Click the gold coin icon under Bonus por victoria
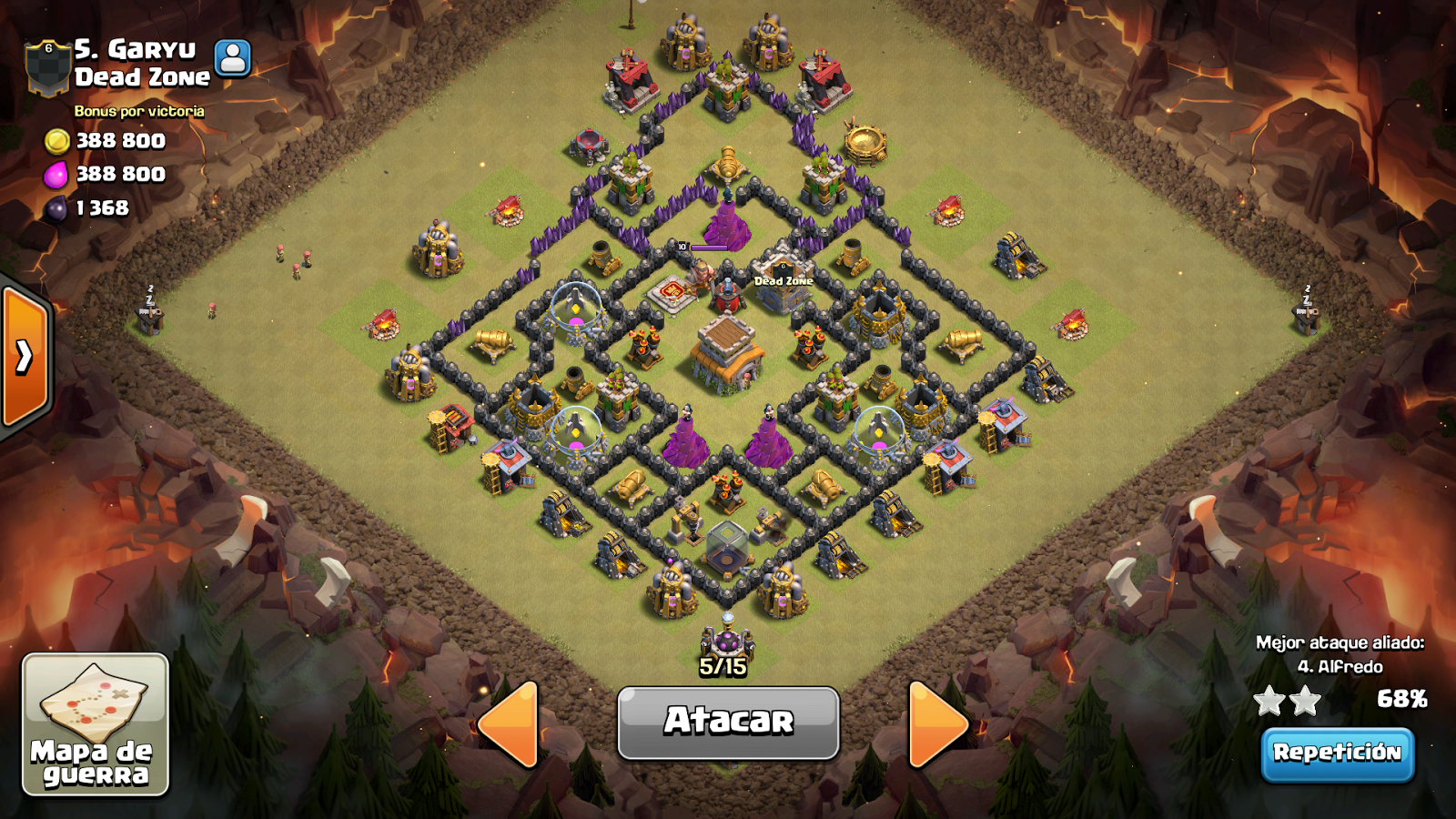The width and height of the screenshot is (1456, 819). tap(60, 141)
